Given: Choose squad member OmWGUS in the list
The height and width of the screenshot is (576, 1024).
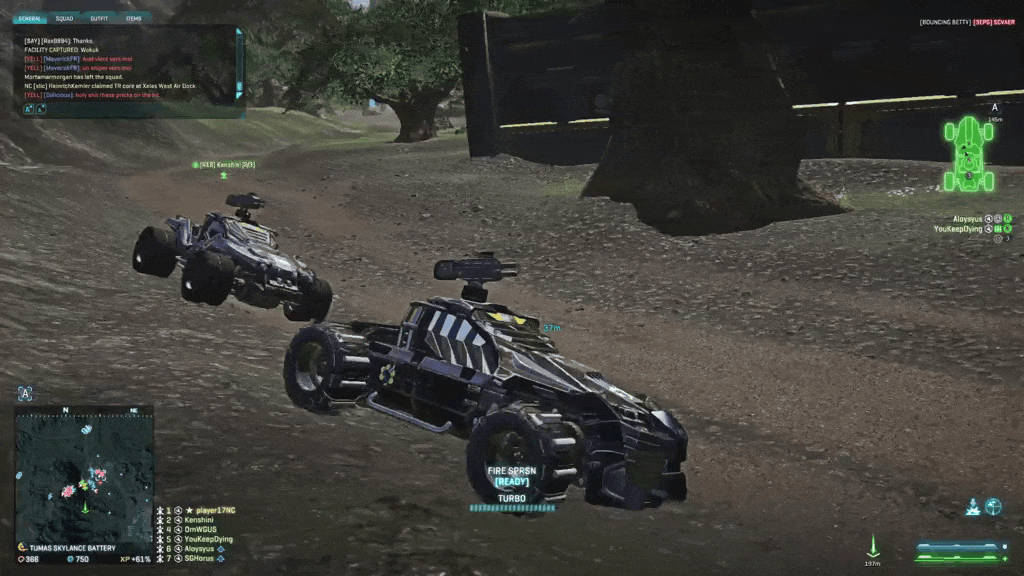Looking at the screenshot, I should click(199, 529).
